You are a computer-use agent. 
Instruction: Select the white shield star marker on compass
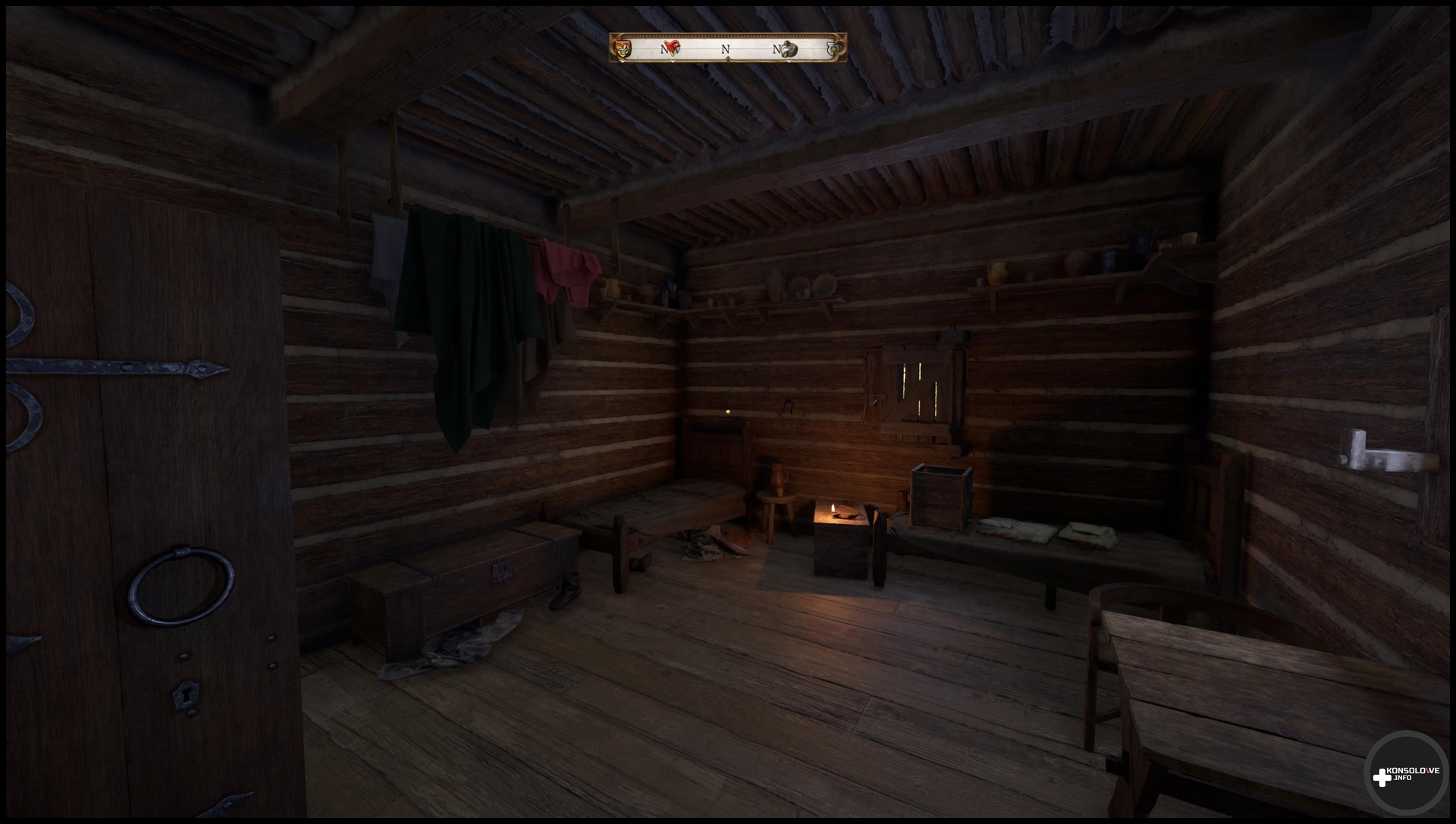[836, 49]
